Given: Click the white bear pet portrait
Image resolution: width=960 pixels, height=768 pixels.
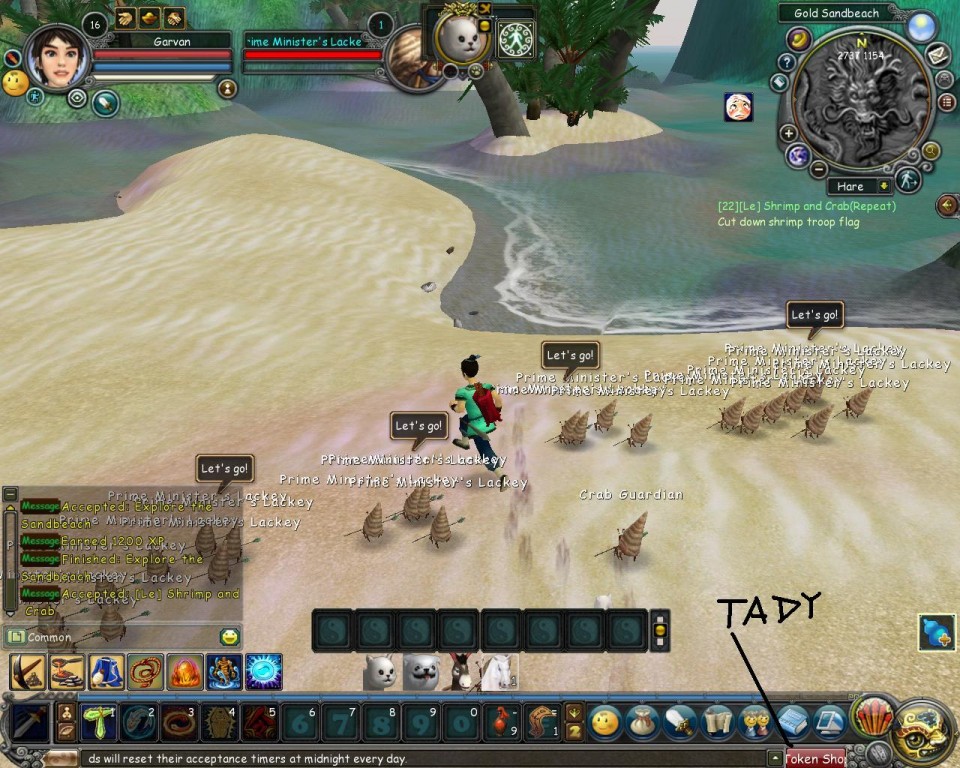Looking at the screenshot, I should [x=462, y=40].
